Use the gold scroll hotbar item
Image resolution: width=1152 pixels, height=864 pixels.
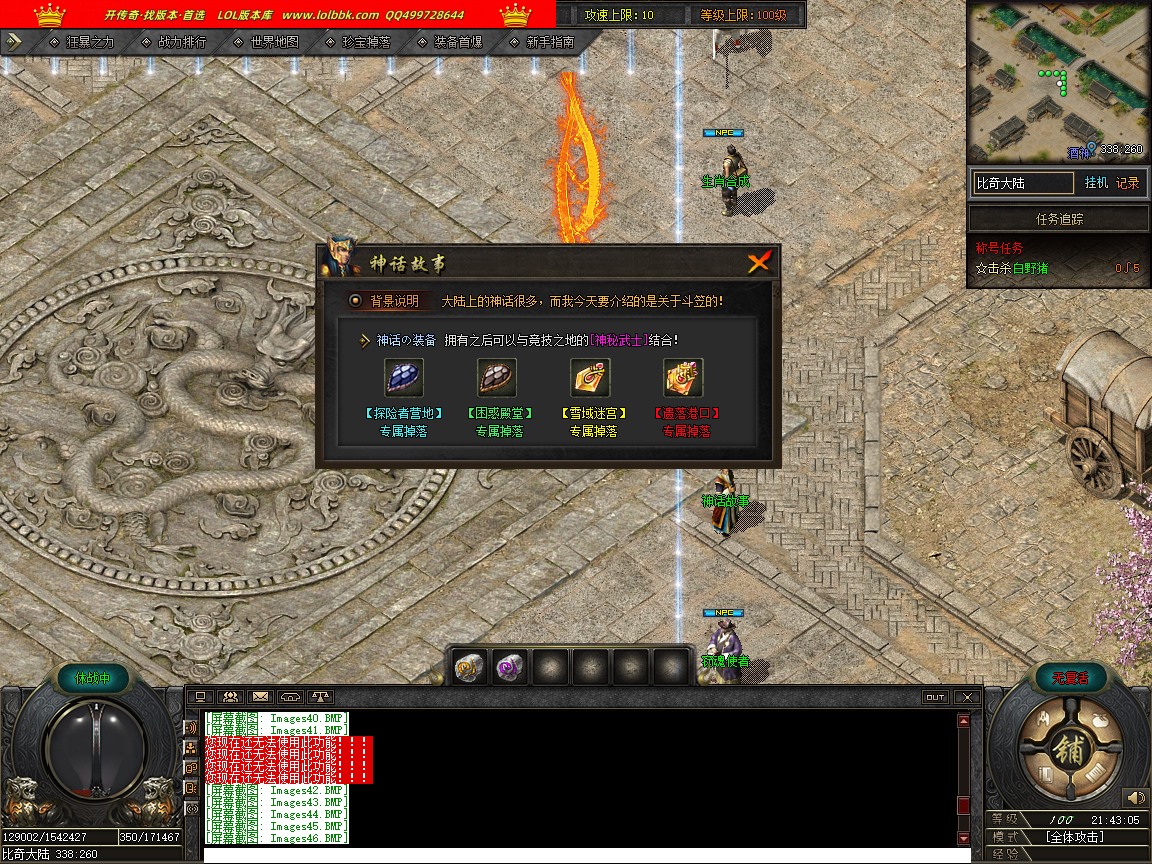[470, 666]
